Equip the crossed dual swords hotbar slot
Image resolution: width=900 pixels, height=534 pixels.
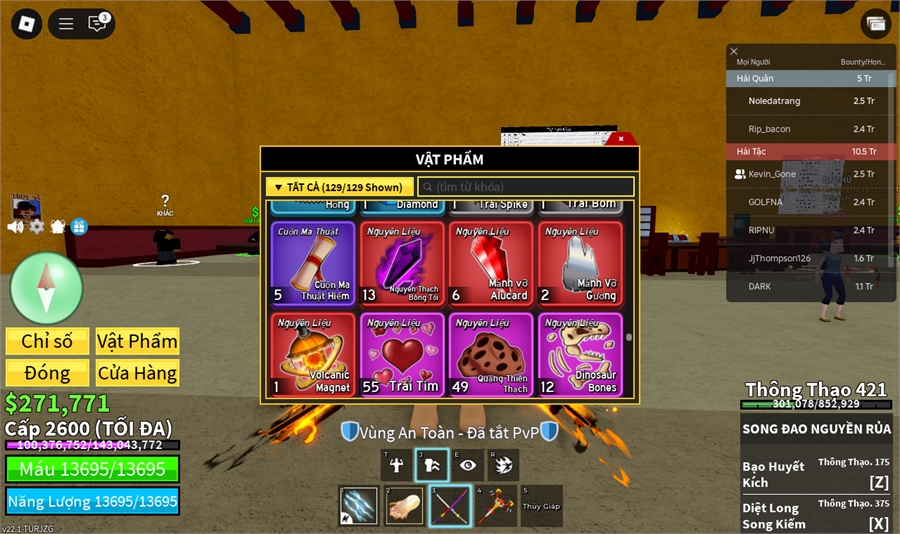pos(450,506)
